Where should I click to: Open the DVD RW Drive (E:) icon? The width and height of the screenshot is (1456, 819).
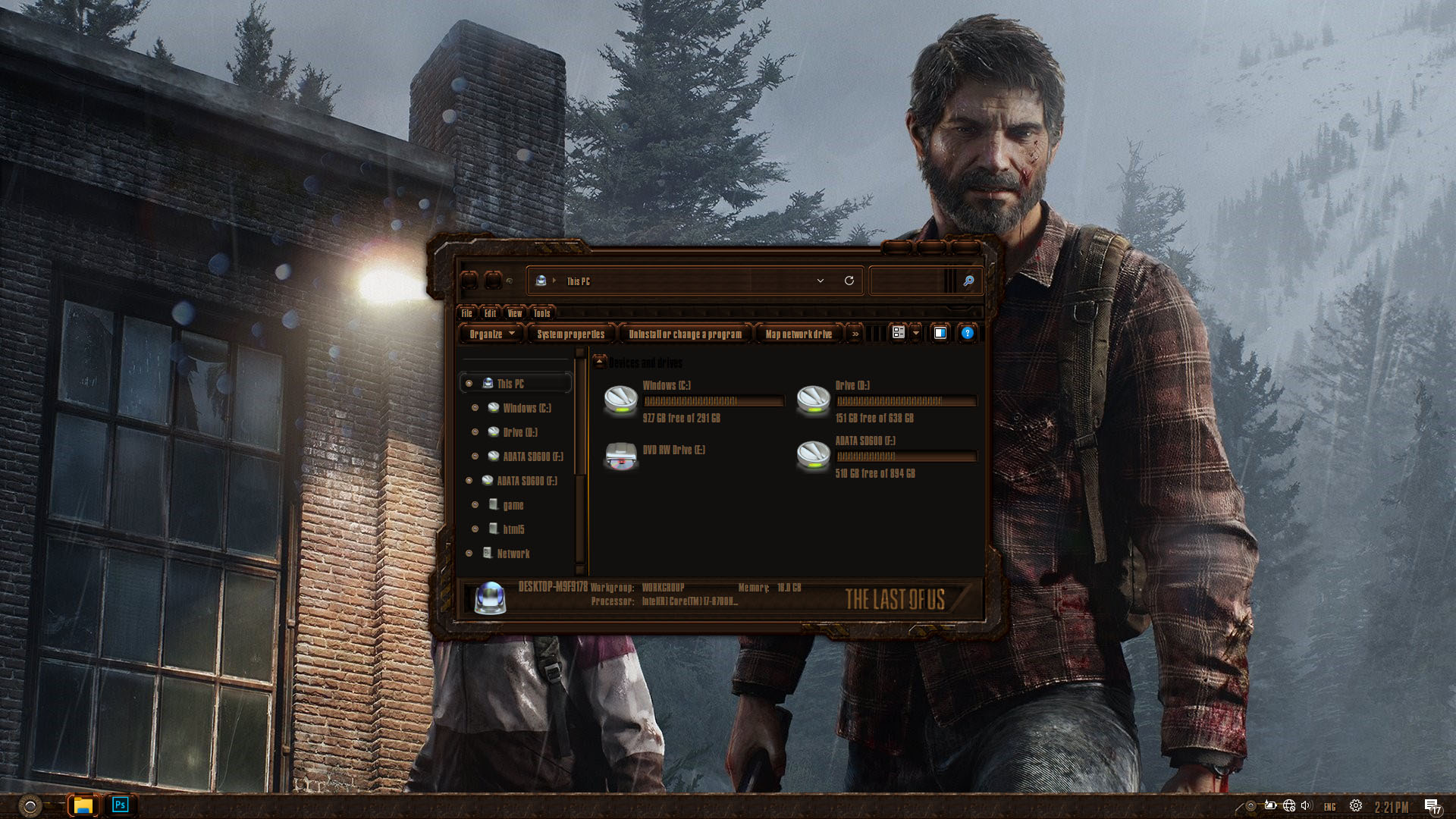click(621, 456)
